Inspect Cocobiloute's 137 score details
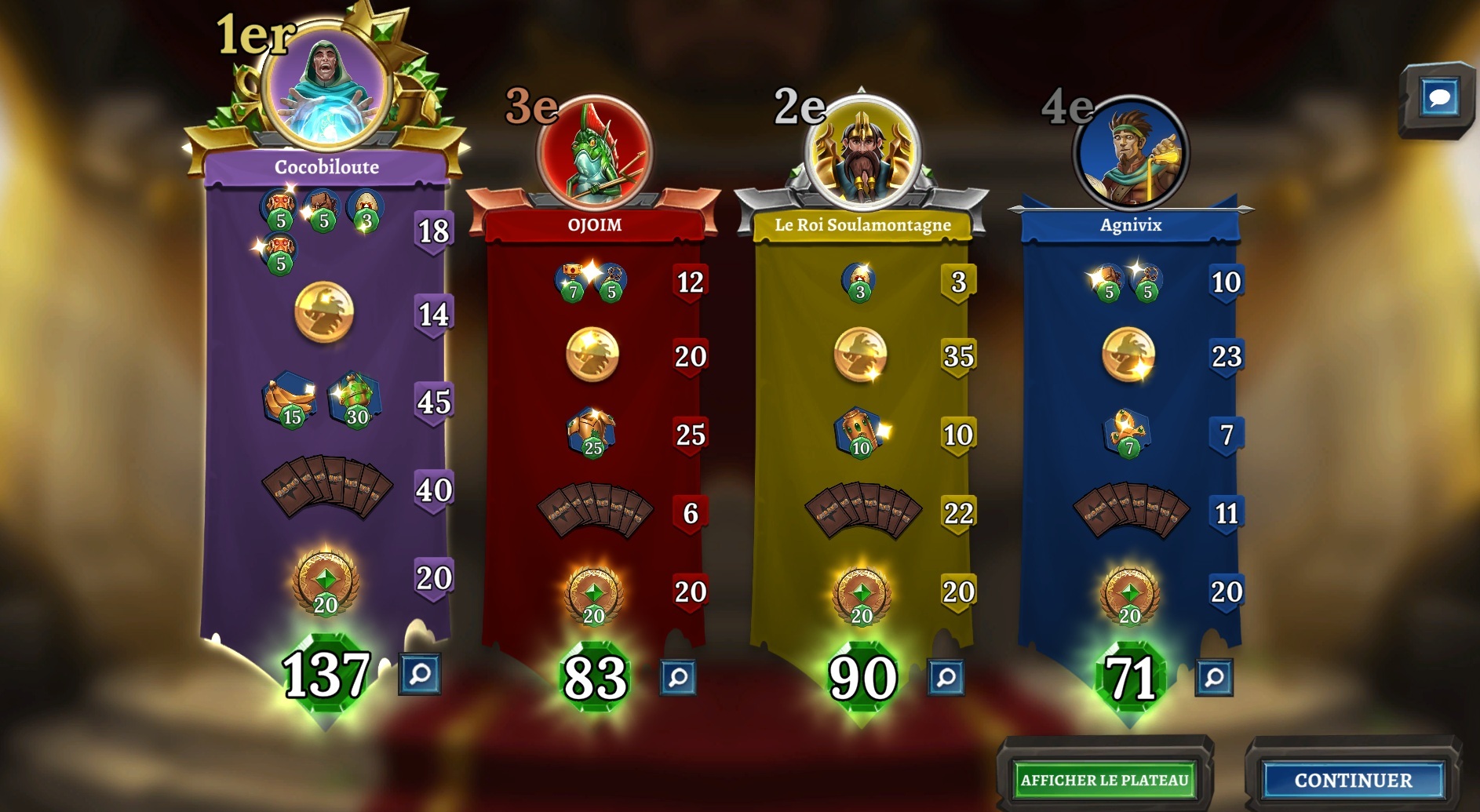 coord(420,674)
